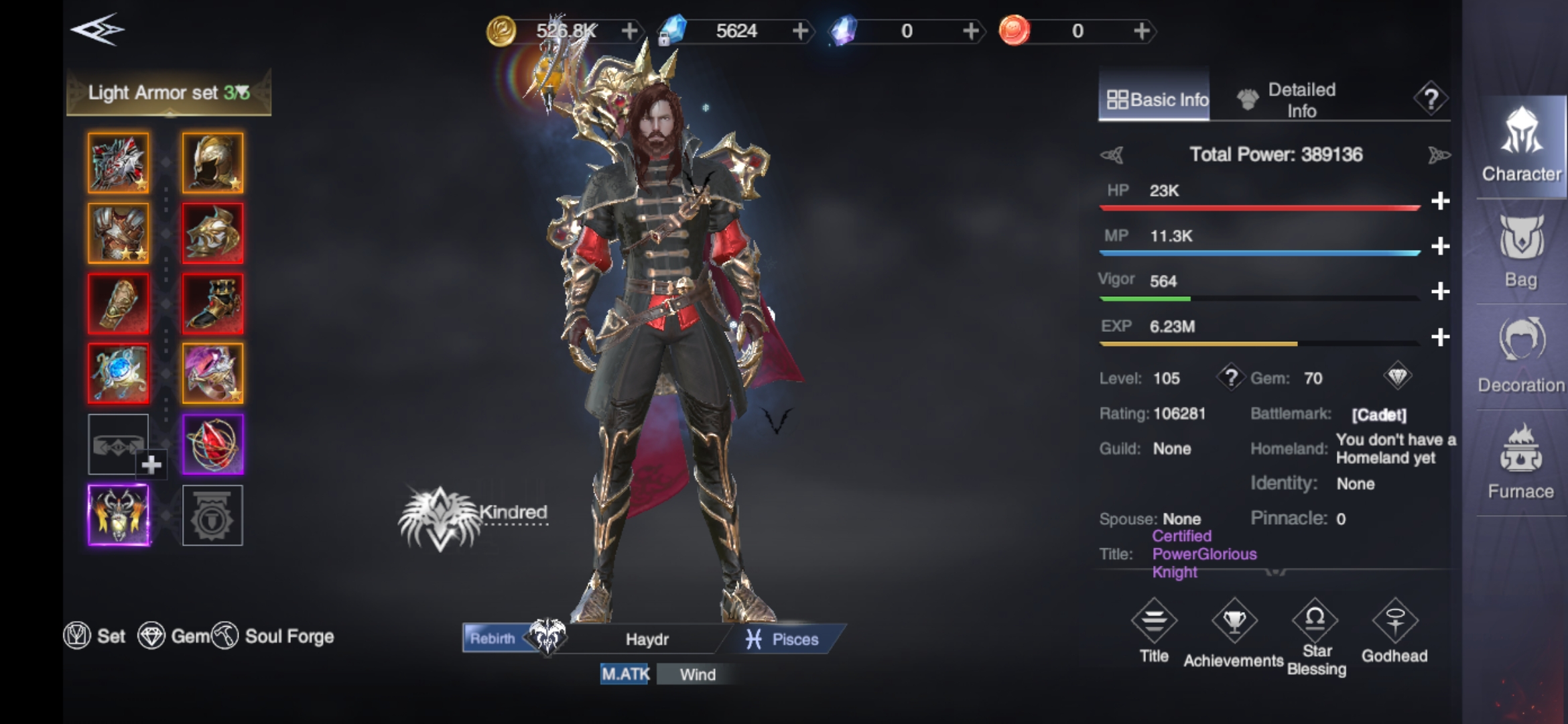
Task: Open the Decoration side menu
Action: point(1521,357)
